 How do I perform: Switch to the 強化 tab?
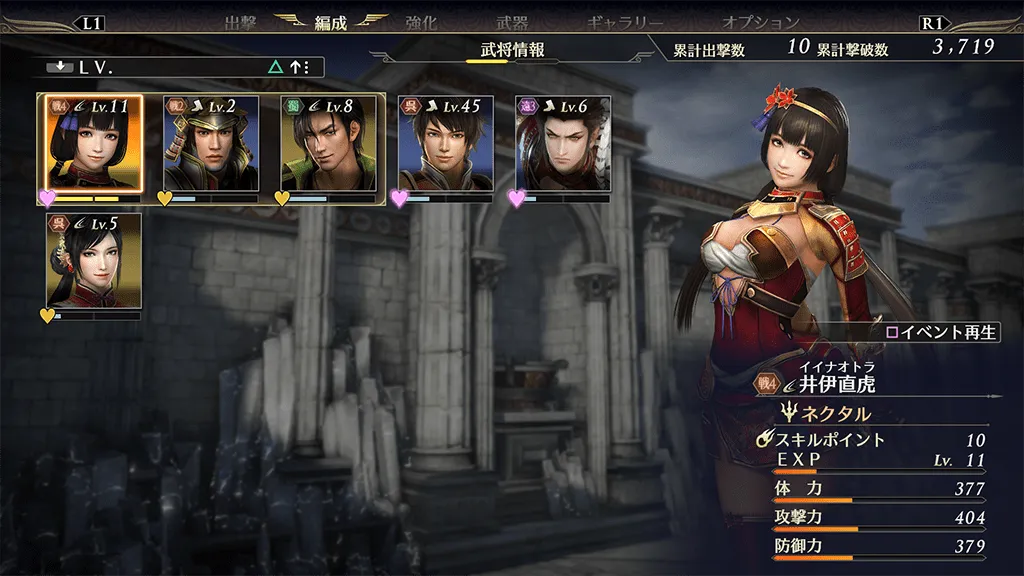(422, 22)
